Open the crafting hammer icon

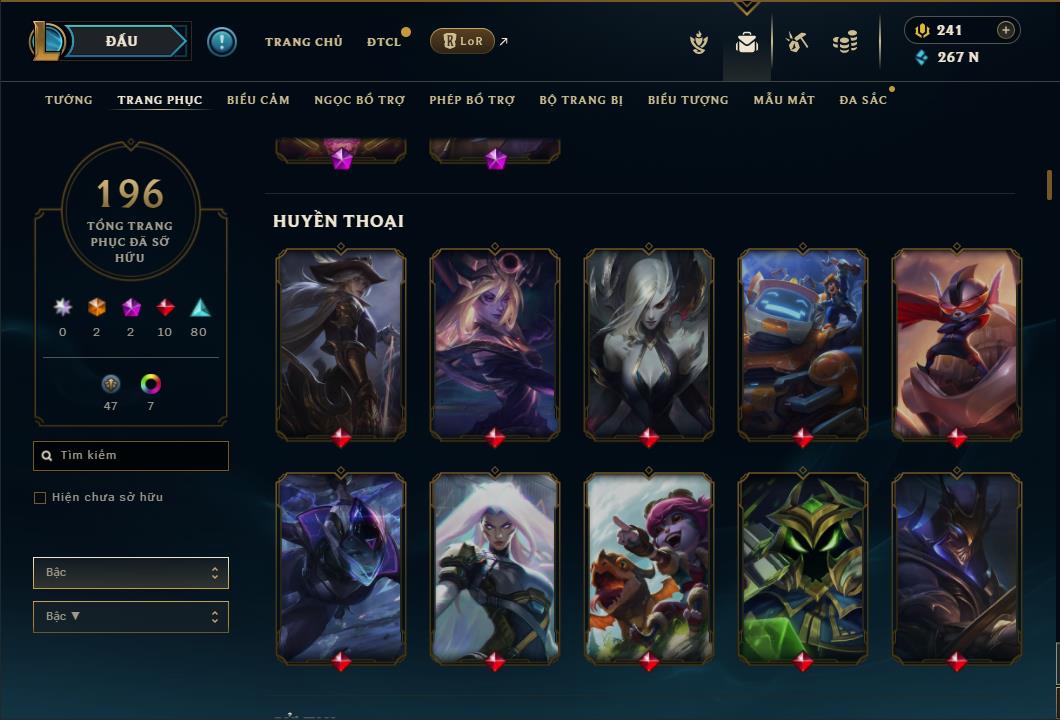coord(797,42)
